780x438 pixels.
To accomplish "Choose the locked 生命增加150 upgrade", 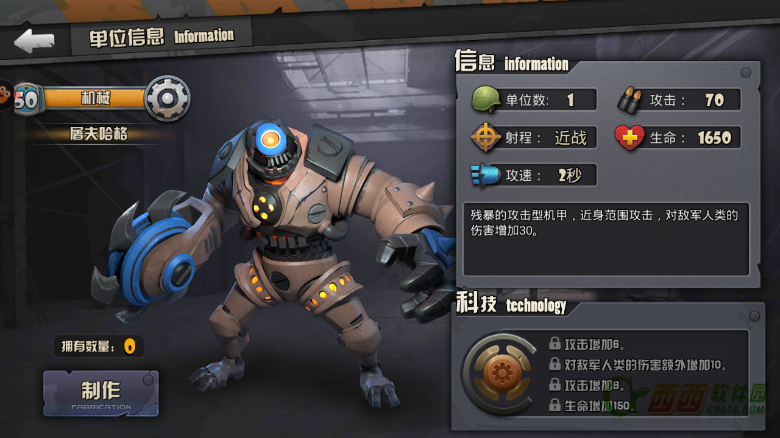I will 598,405.
